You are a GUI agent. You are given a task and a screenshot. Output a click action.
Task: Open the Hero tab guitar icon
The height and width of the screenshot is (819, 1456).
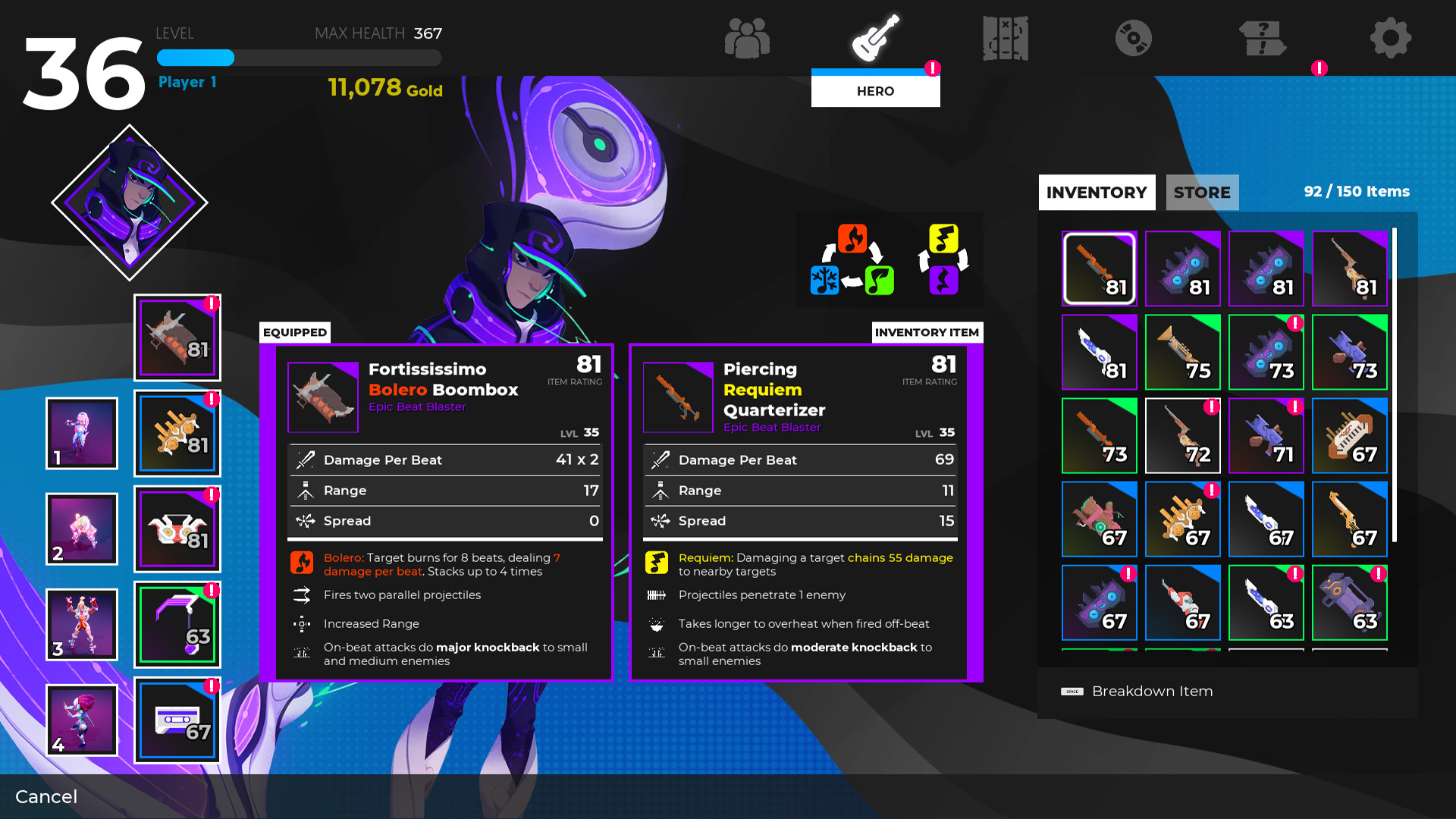pyautogui.click(x=876, y=36)
